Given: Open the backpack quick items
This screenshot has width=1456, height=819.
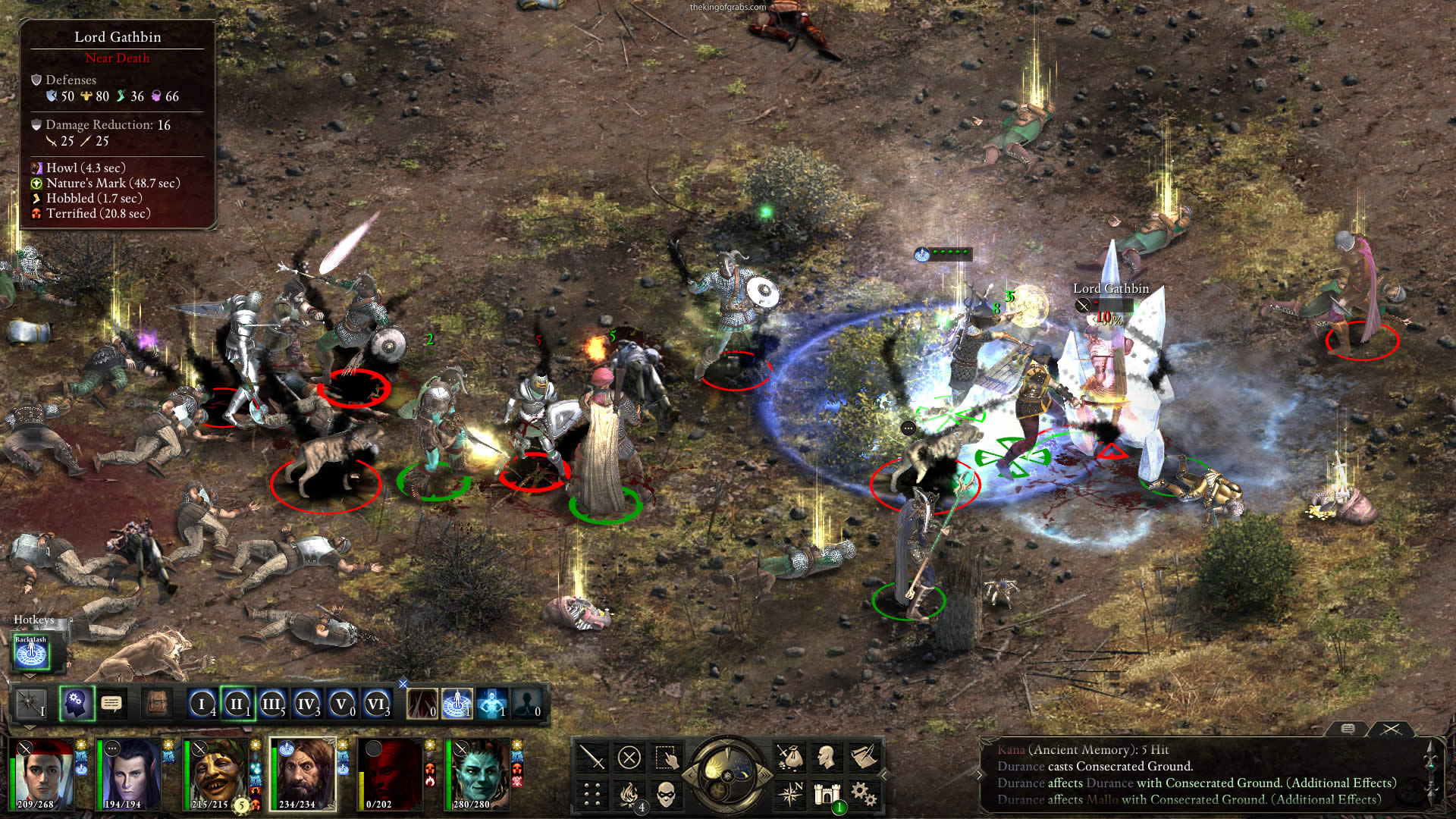Looking at the screenshot, I should click(157, 704).
